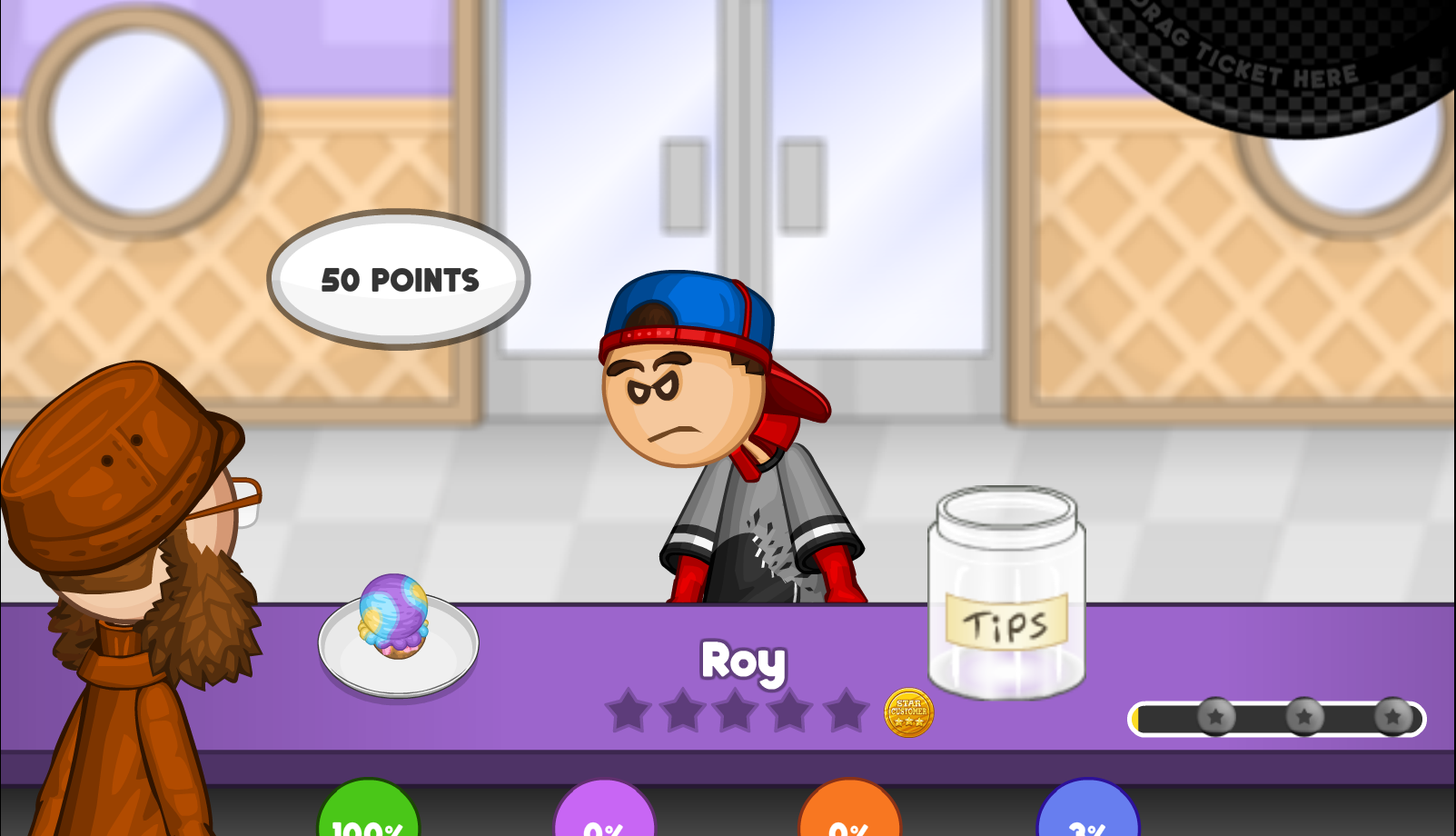
Task: Click the 50 POINTS speech bubble
Action: pyautogui.click(x=399, y=279)
